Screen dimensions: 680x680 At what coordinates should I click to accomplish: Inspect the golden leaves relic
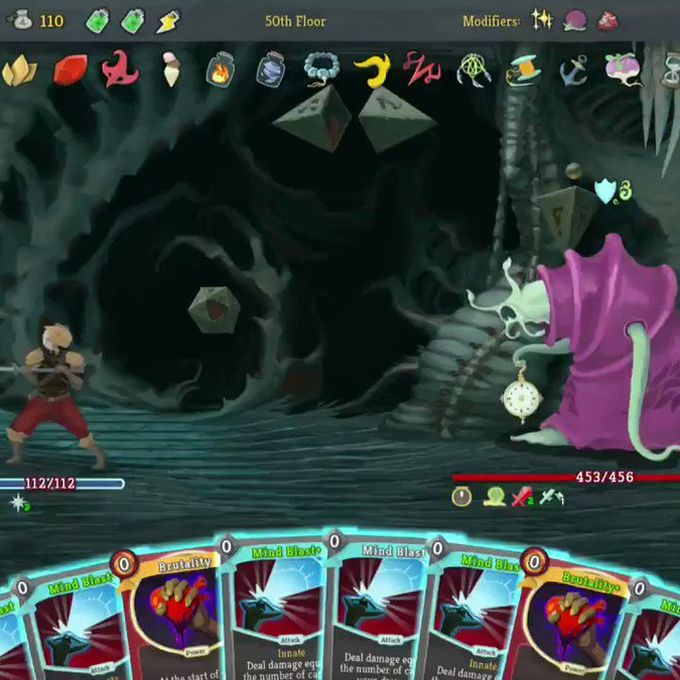[19, 69]
